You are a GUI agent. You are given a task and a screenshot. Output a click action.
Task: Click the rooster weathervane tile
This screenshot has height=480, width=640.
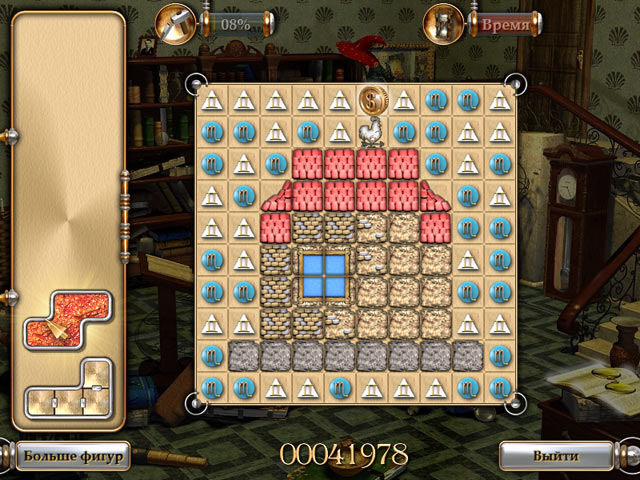click(x=372, y=133)
